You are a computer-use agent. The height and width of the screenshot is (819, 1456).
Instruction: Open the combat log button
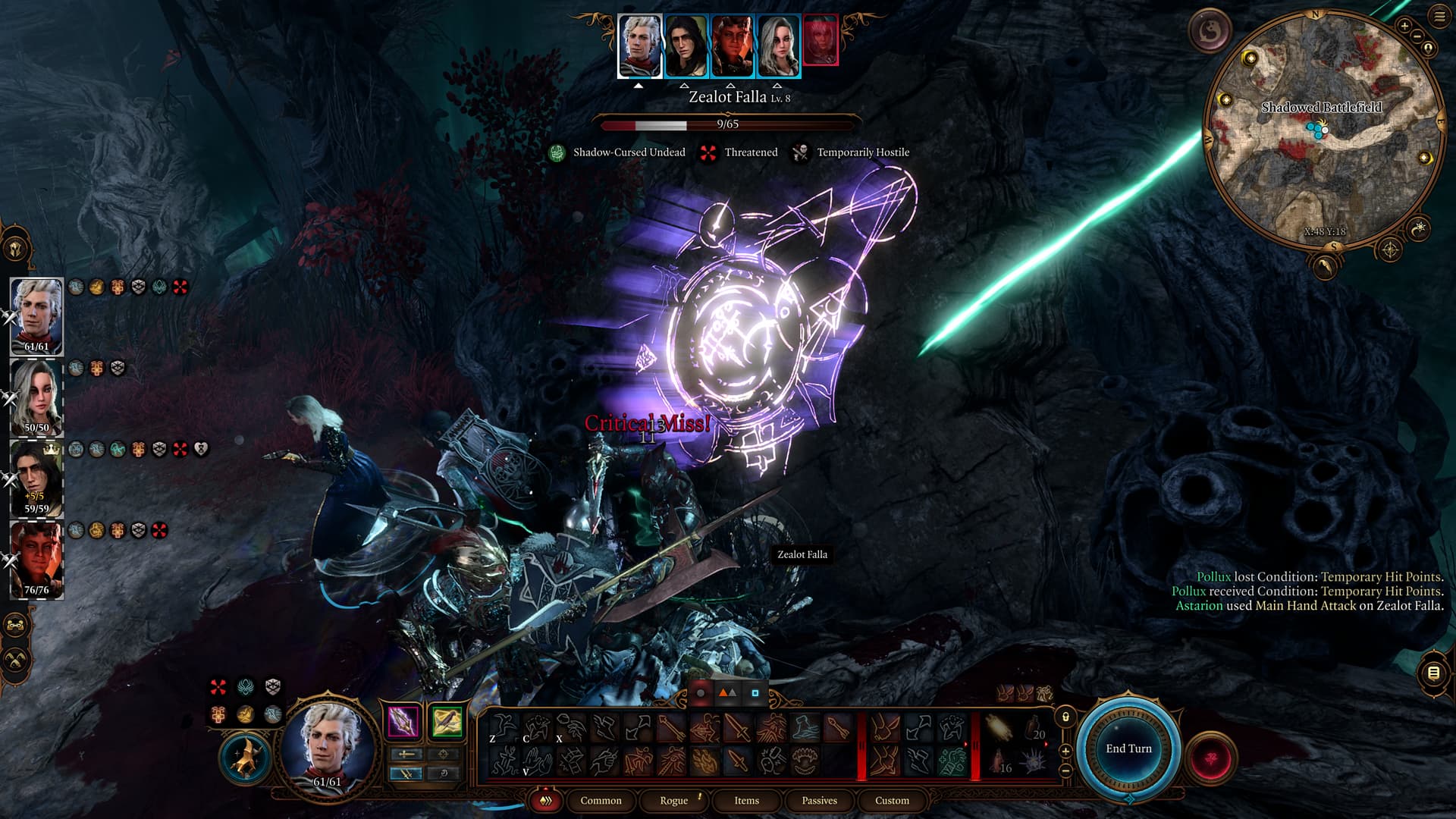click(x=1433, y=673)
